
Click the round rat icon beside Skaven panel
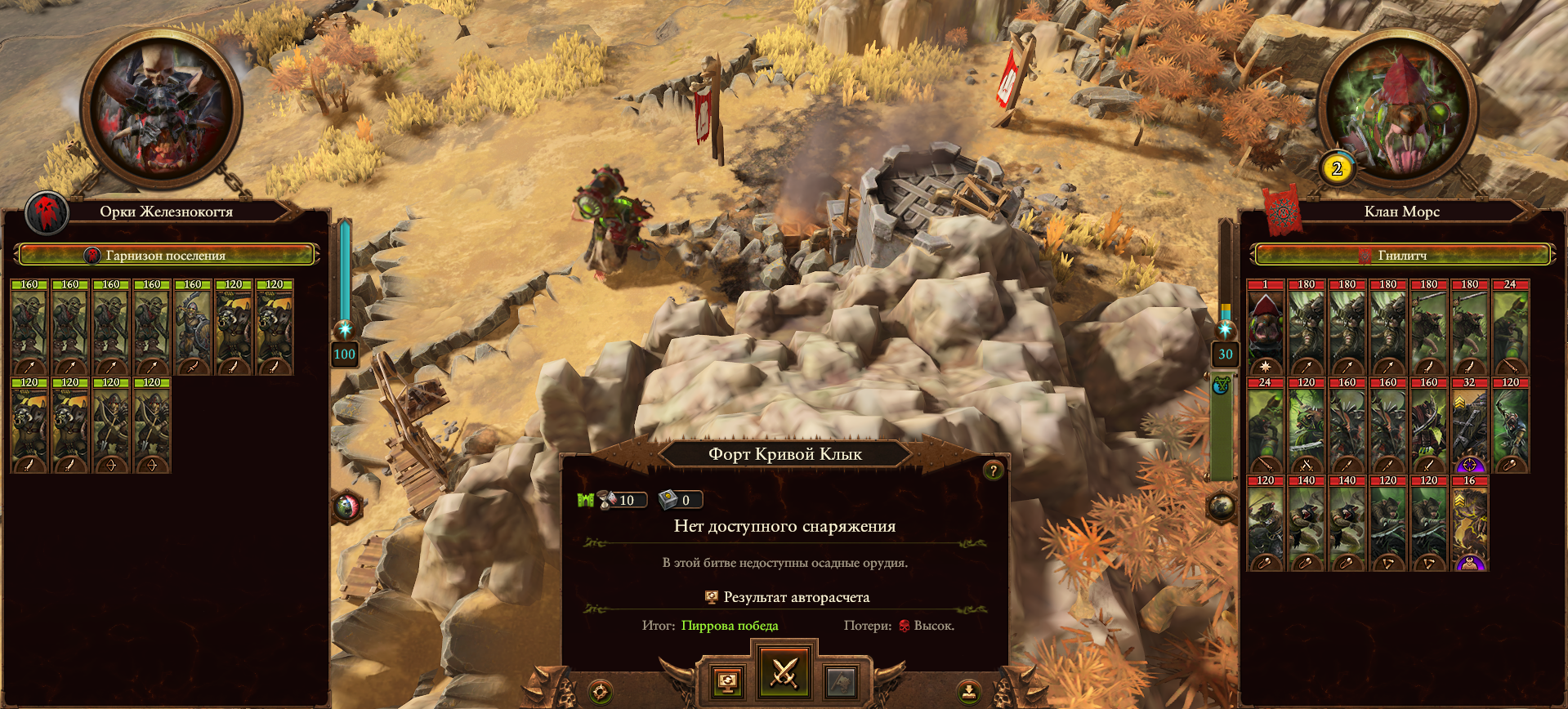click(x=1221, y=506)
